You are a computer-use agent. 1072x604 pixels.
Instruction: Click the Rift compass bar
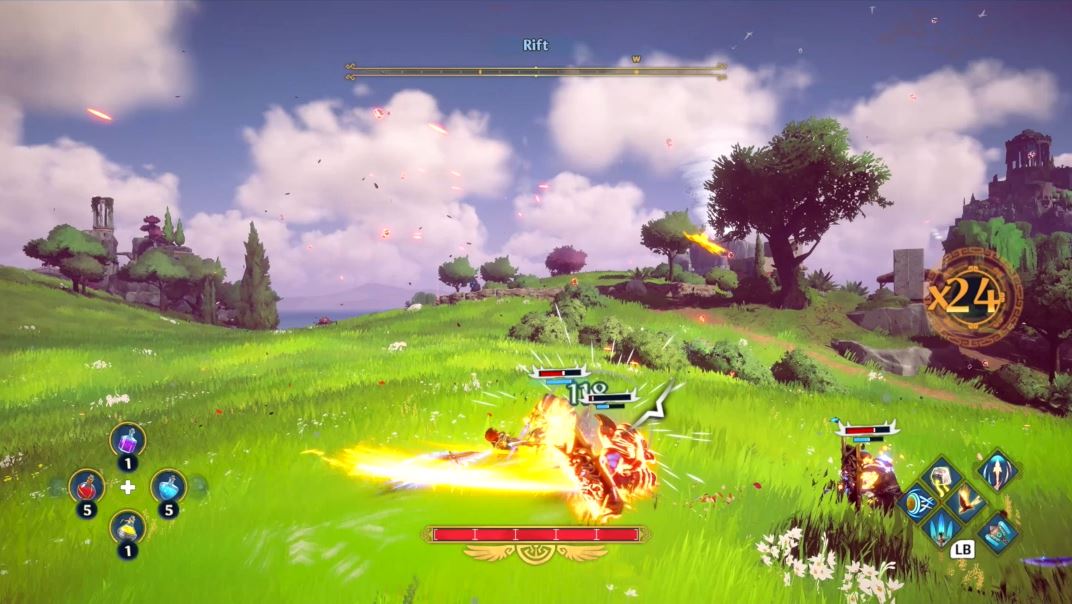click(536, 71)
